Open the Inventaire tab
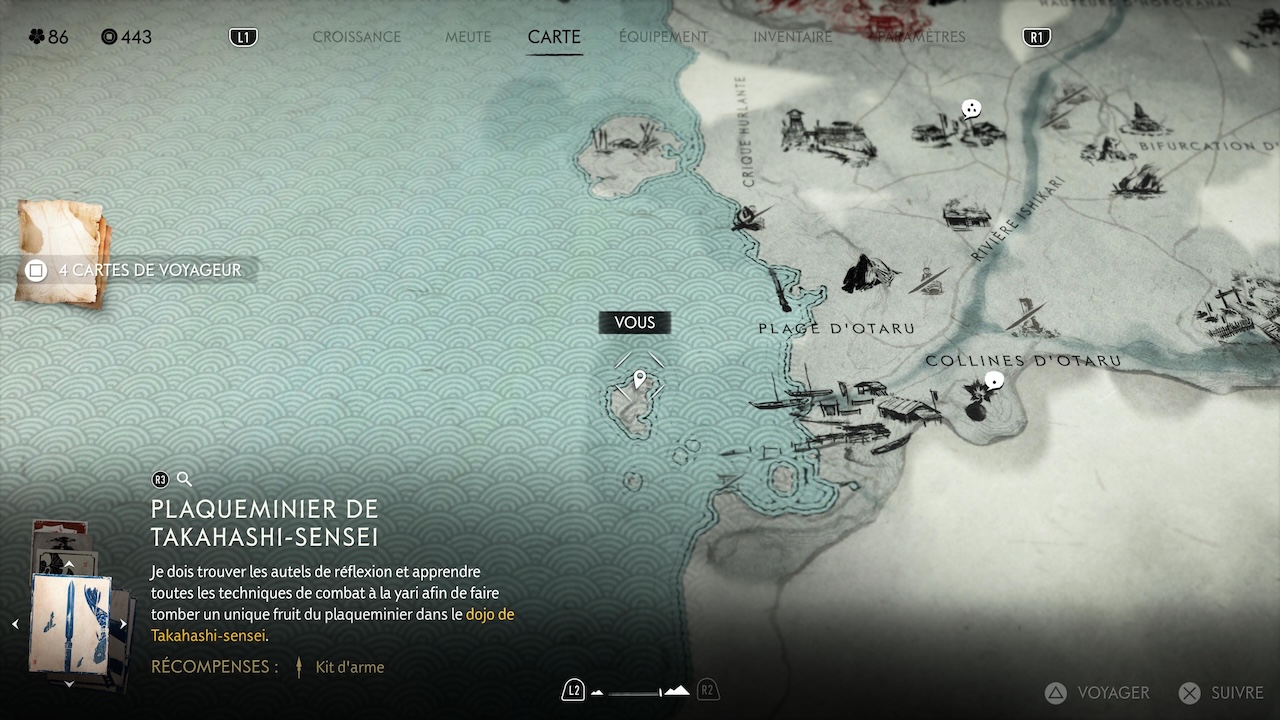 792,37
